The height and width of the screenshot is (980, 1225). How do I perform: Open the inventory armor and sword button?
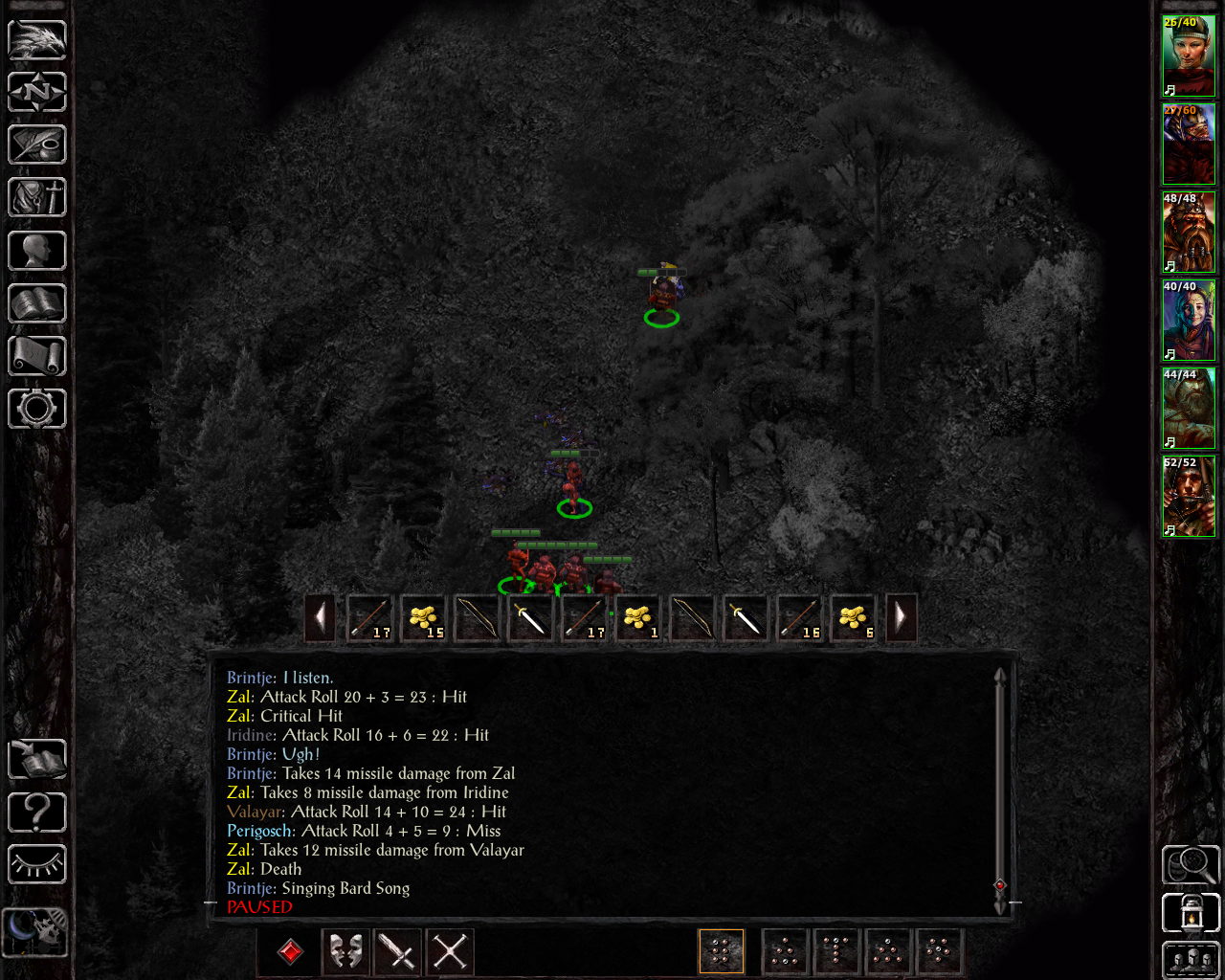click(x=37, y=198)
